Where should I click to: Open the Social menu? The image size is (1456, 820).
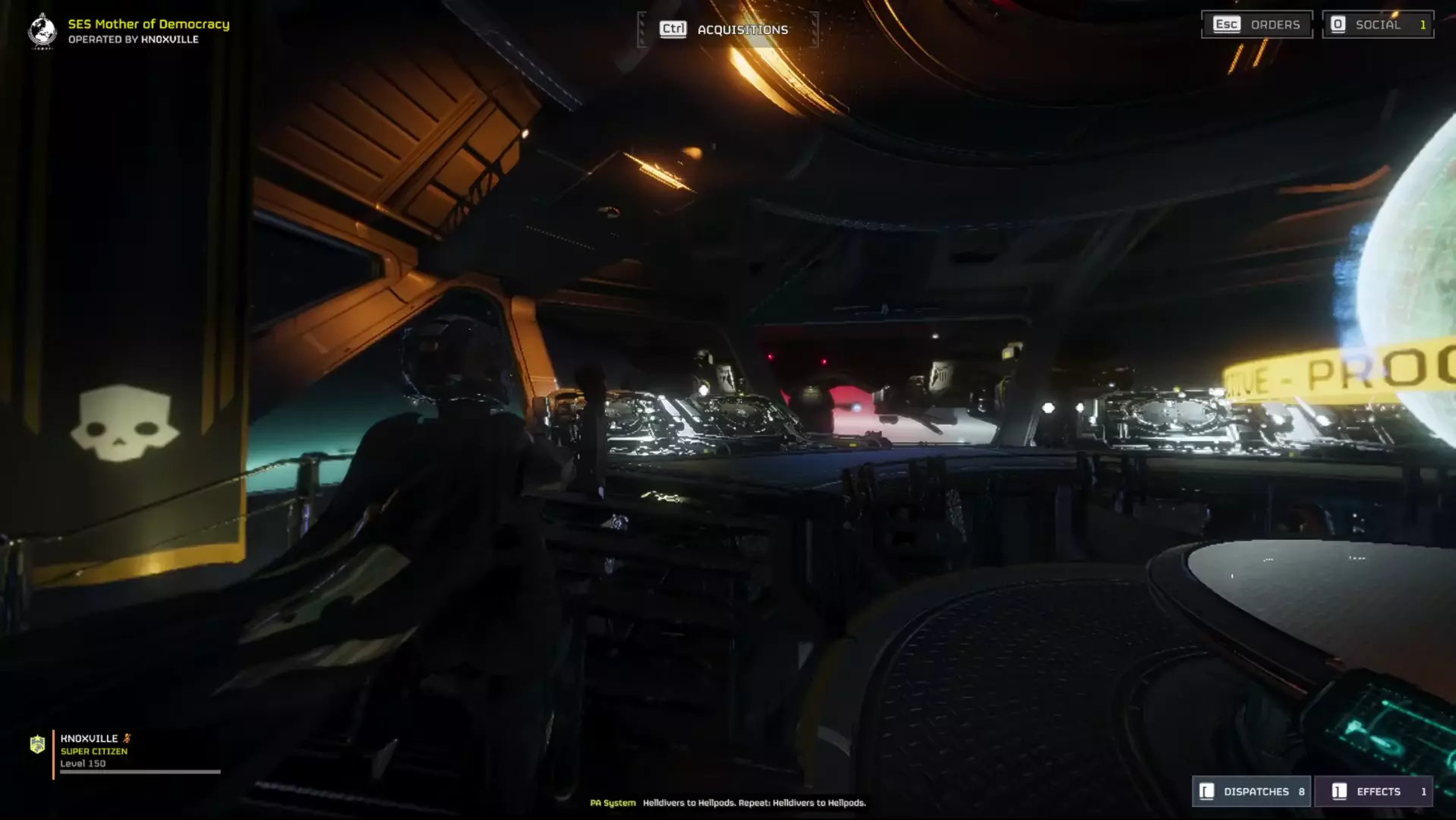click(1377, 25)
